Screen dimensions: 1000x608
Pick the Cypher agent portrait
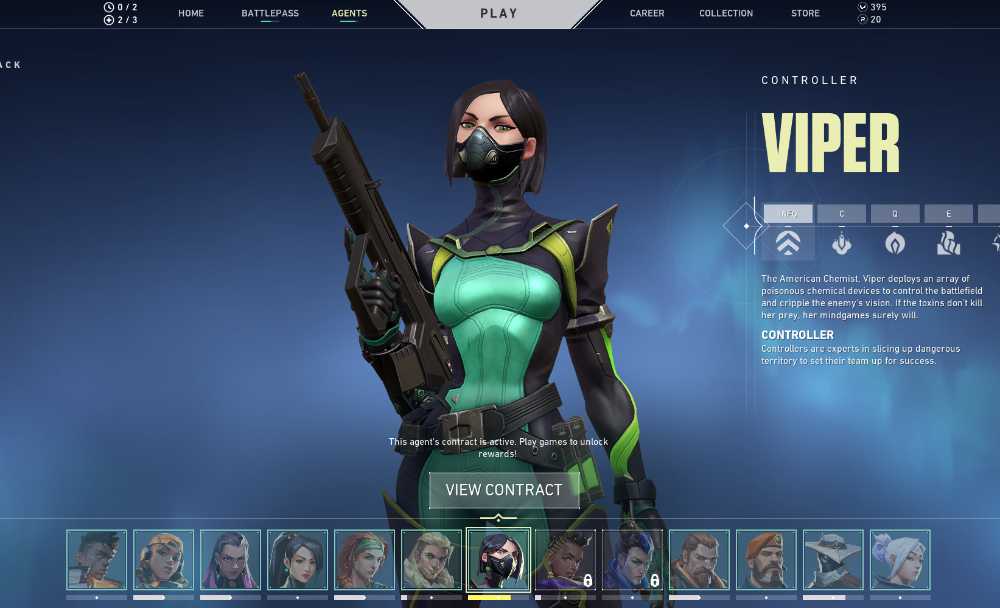833,559
